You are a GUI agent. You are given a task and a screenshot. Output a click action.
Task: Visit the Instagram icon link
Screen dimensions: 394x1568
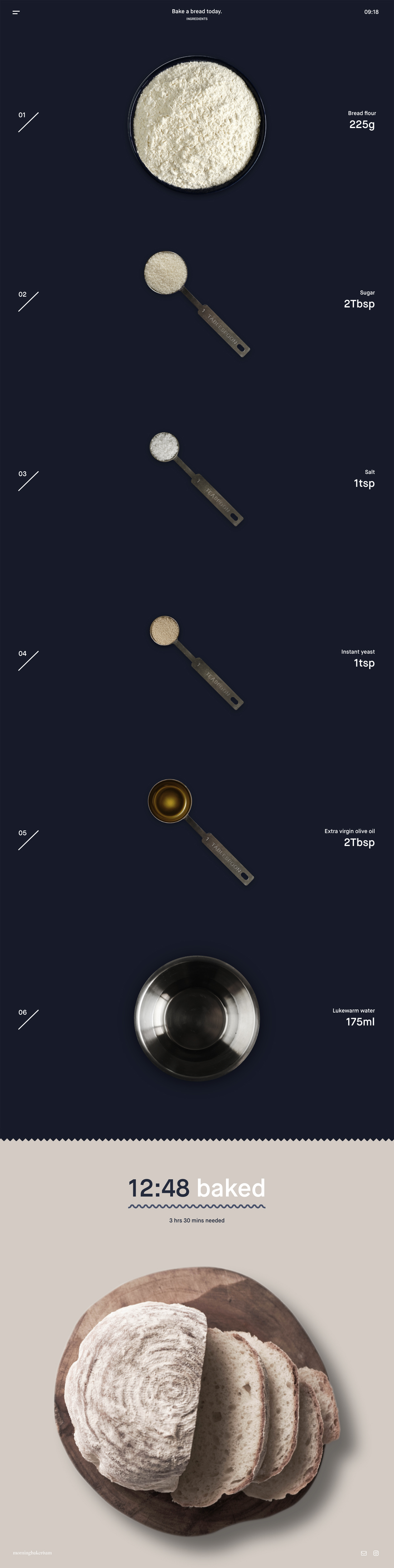(x=376, y=1553)
